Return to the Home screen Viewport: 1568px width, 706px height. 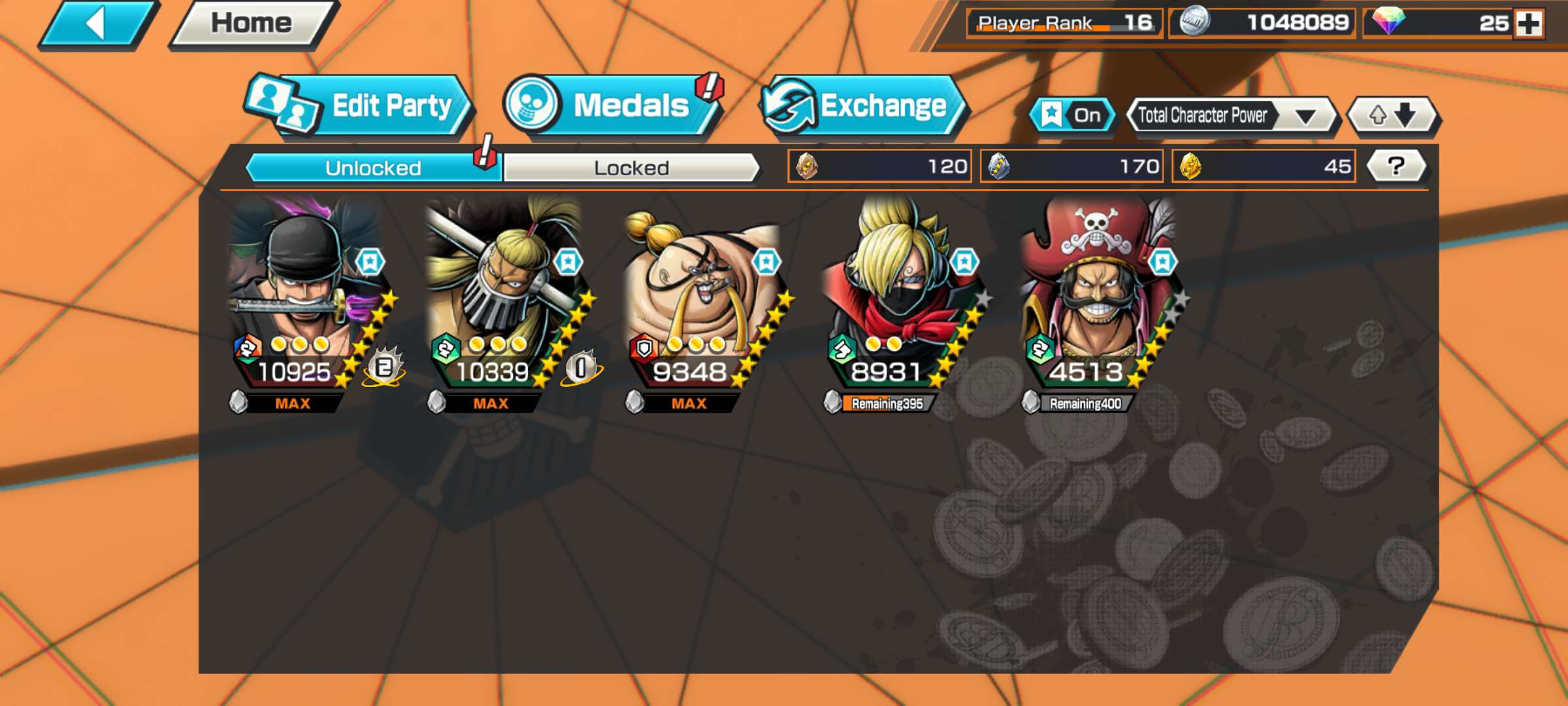point(252,24)
